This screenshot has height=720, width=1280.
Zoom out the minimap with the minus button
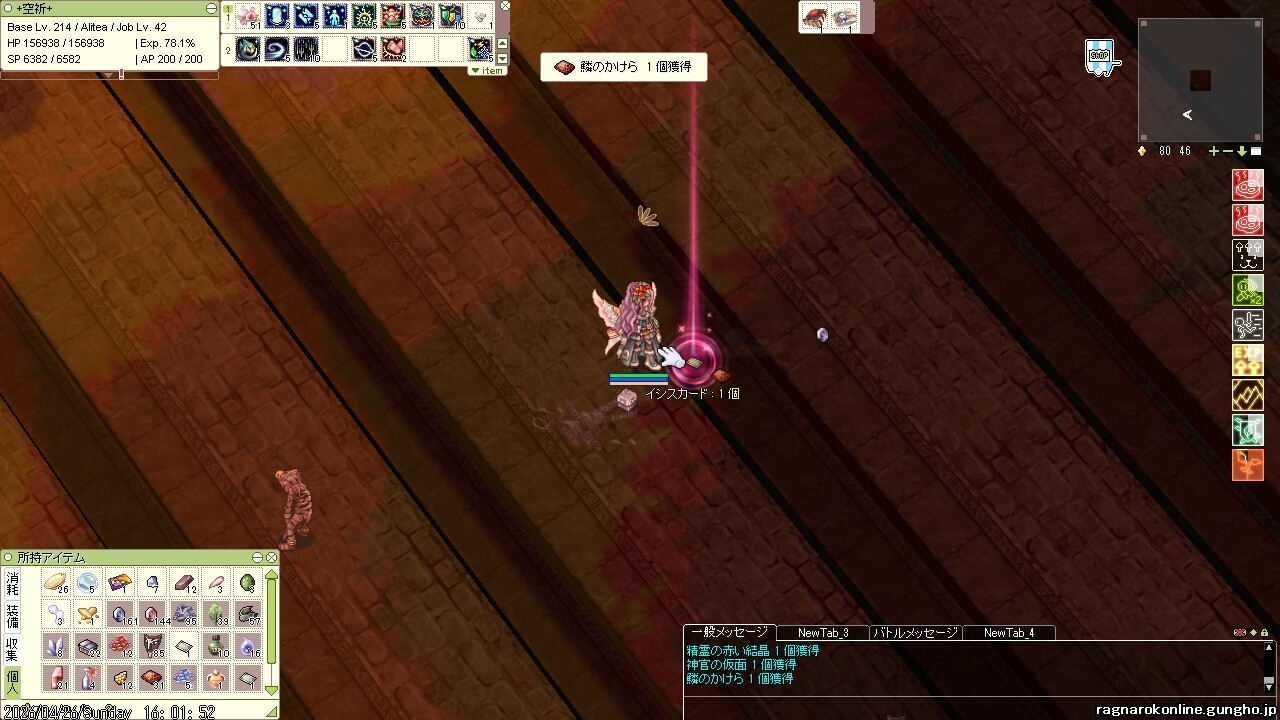1228,151
